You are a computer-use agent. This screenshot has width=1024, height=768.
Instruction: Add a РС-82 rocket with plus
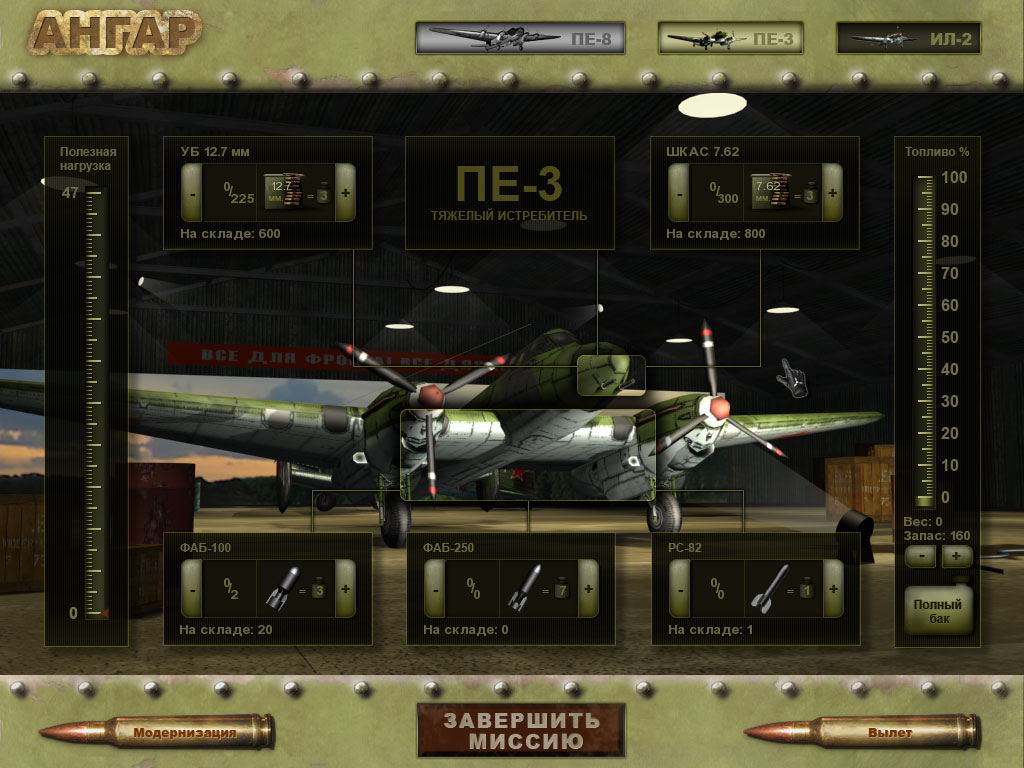pos(832,588)
